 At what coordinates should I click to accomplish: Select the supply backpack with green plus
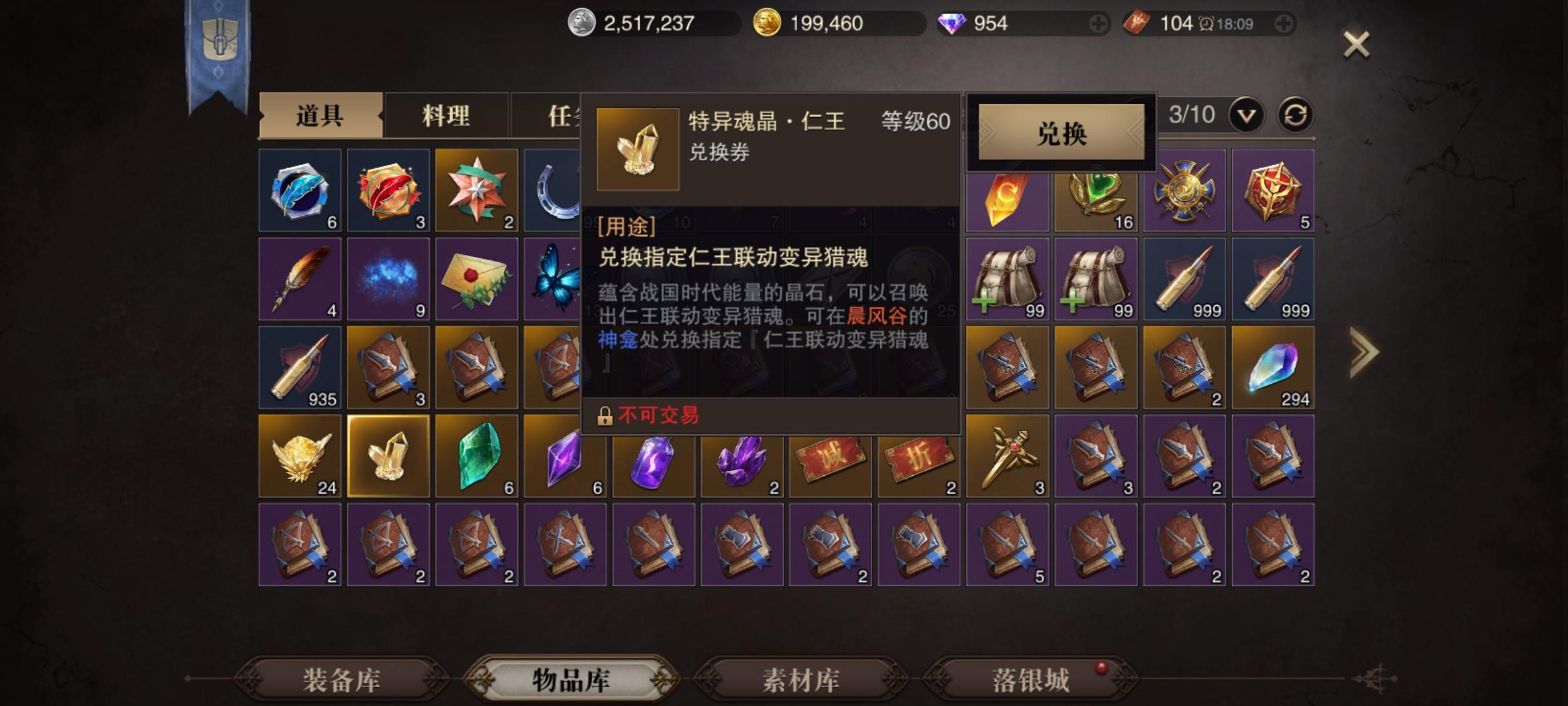pos(1006,278)
